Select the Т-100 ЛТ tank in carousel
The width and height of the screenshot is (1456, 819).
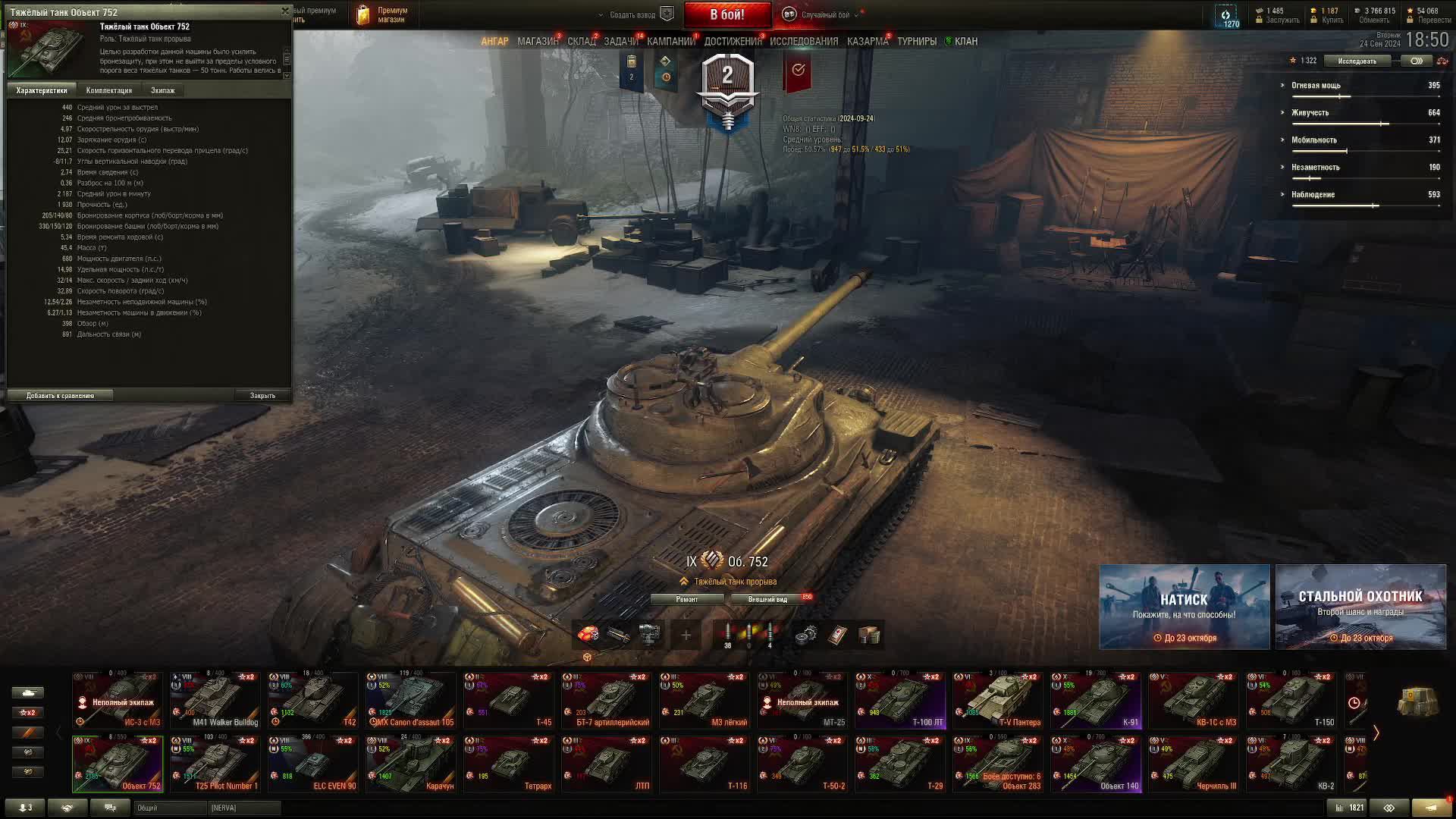tap(900, 700)
